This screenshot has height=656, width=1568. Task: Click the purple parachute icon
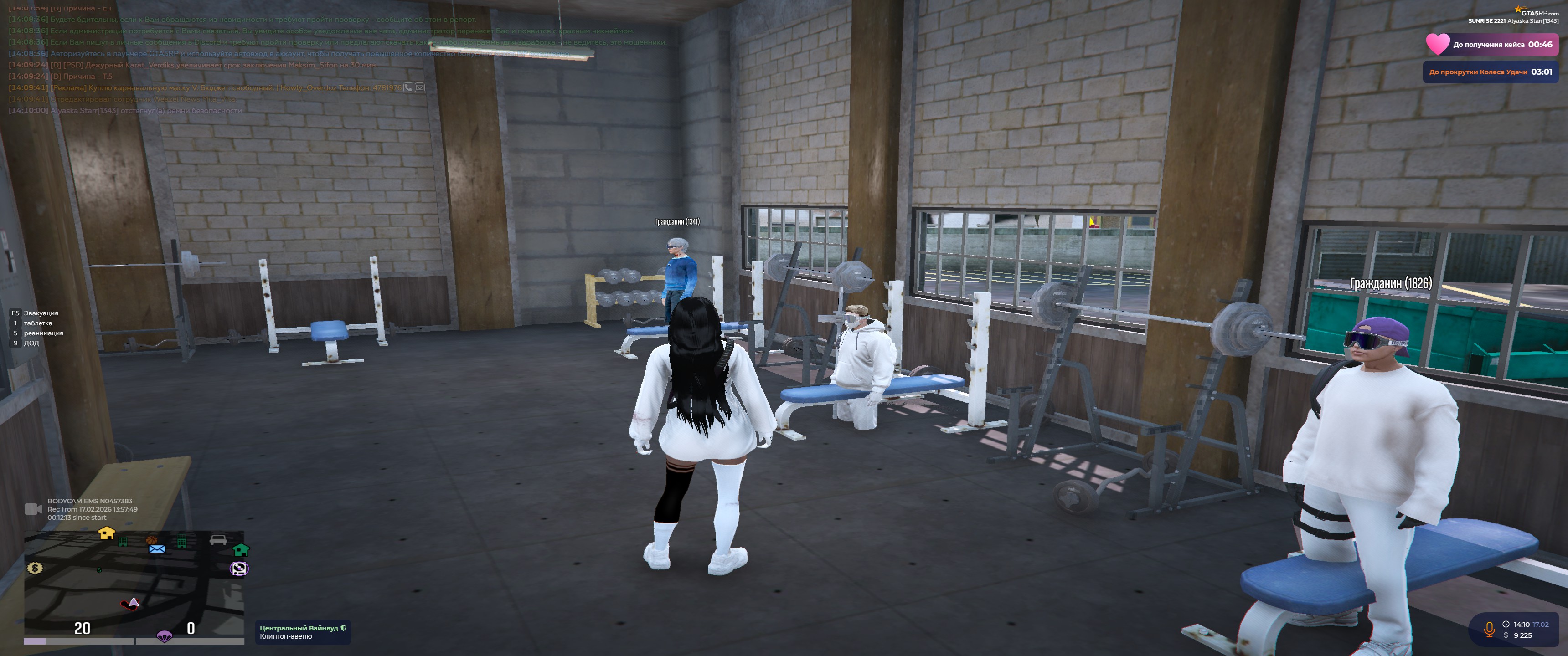click(165, 636)
